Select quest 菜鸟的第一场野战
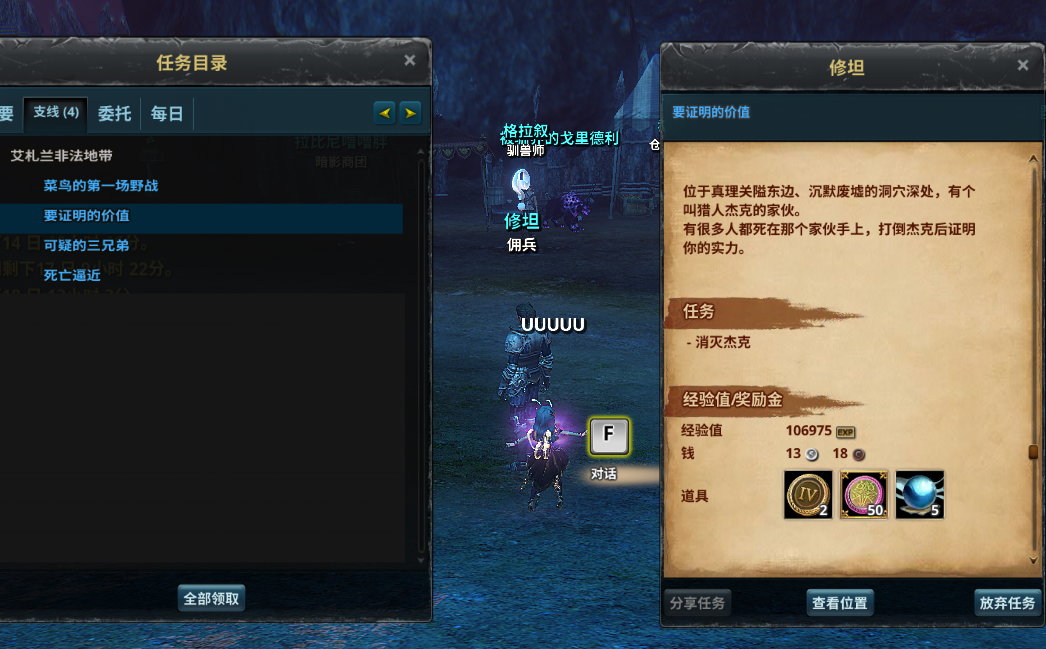The height and width of the screenshot is (649, 1046). tap(101, 186)
